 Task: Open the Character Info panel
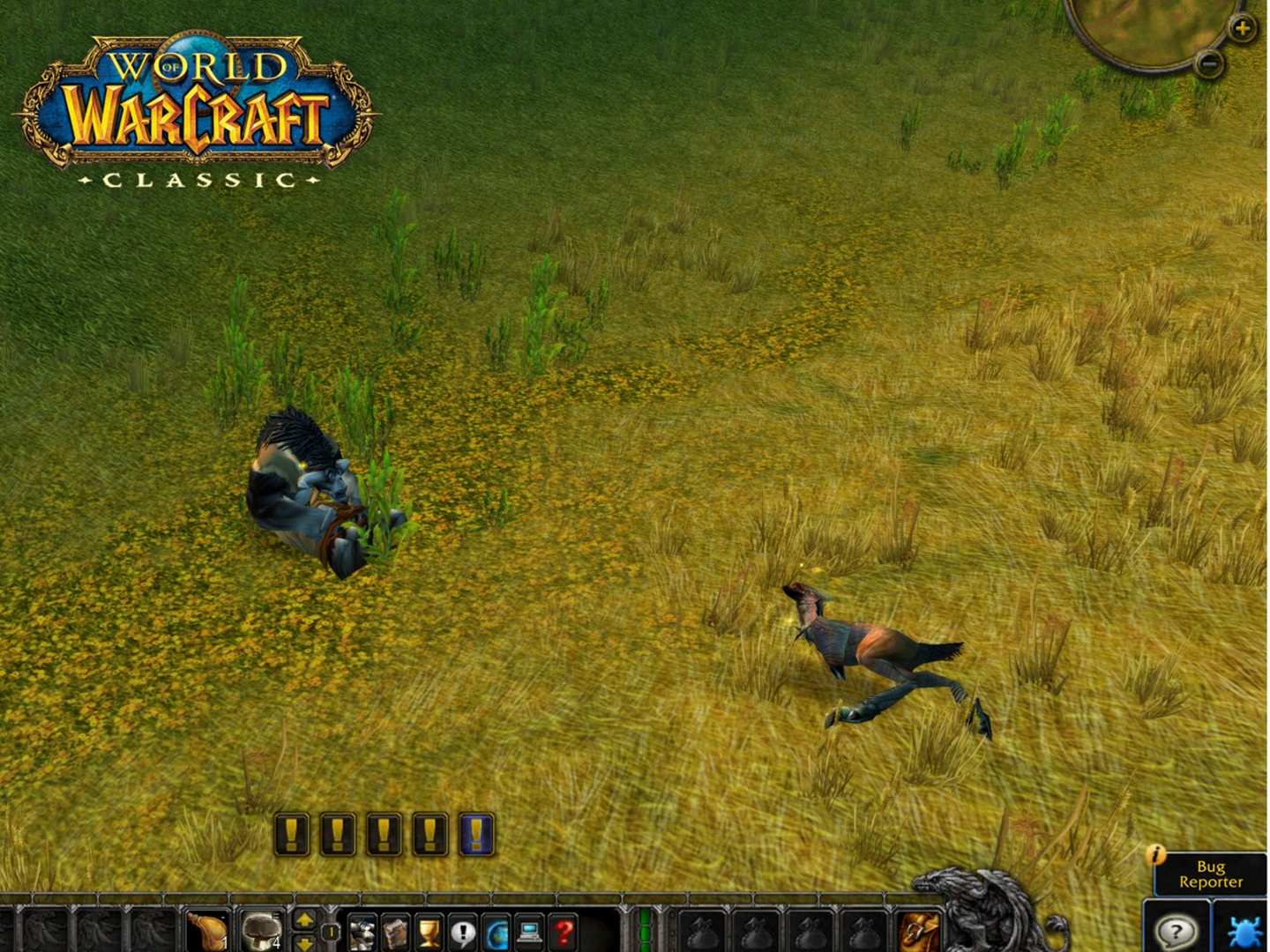[362, 931]
